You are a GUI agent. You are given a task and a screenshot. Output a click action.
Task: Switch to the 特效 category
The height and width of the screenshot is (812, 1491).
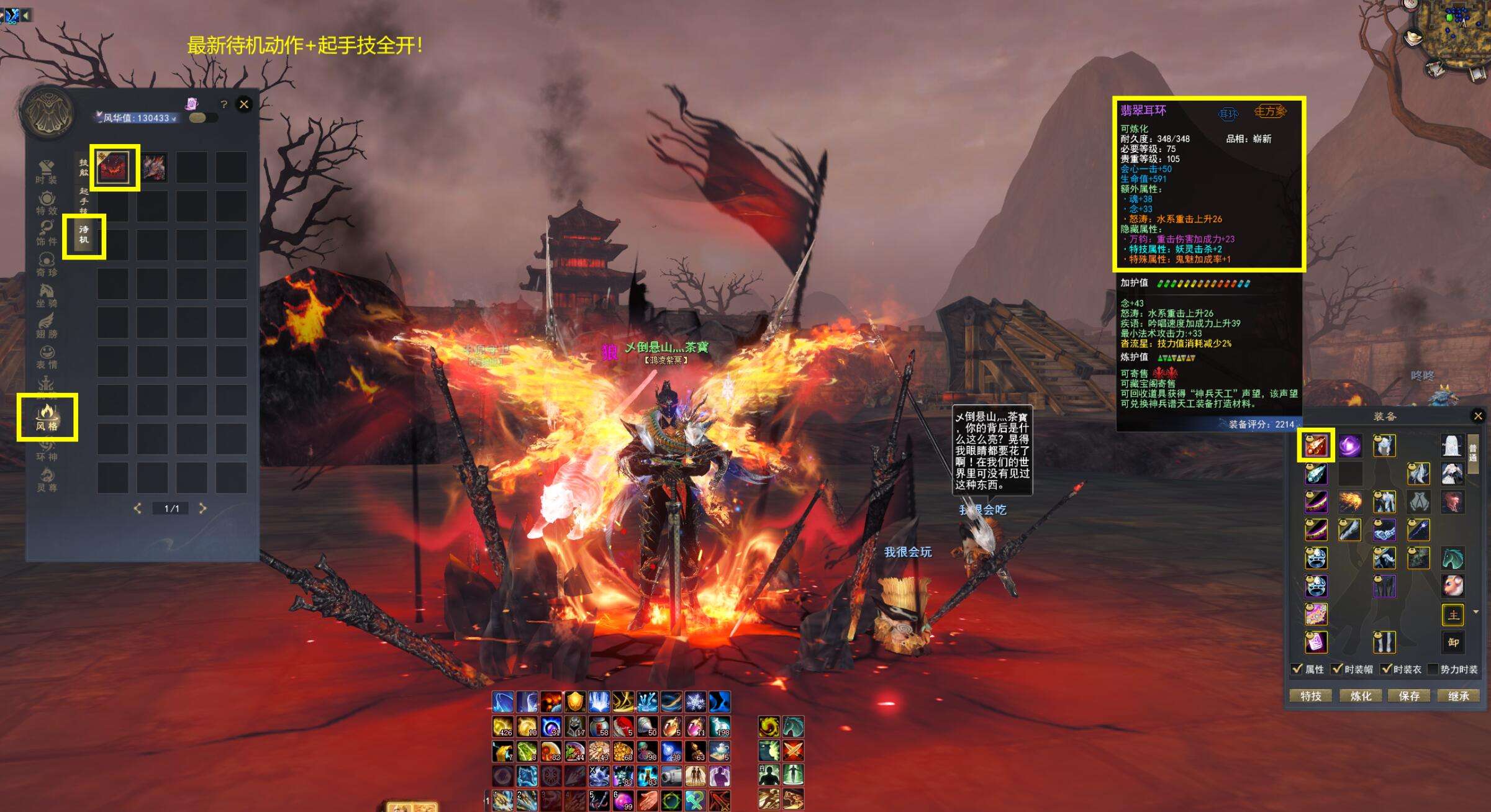(x=47, y=203)
